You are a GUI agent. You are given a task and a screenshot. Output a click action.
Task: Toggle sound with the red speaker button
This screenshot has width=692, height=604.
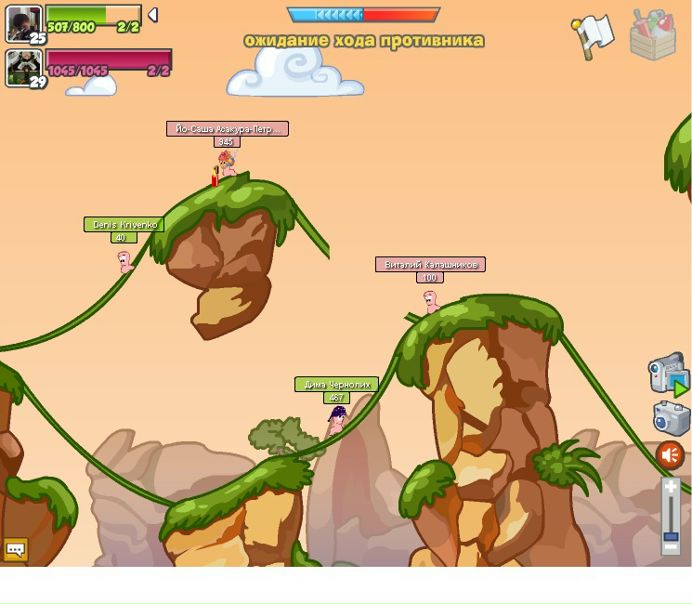(670, 455)
